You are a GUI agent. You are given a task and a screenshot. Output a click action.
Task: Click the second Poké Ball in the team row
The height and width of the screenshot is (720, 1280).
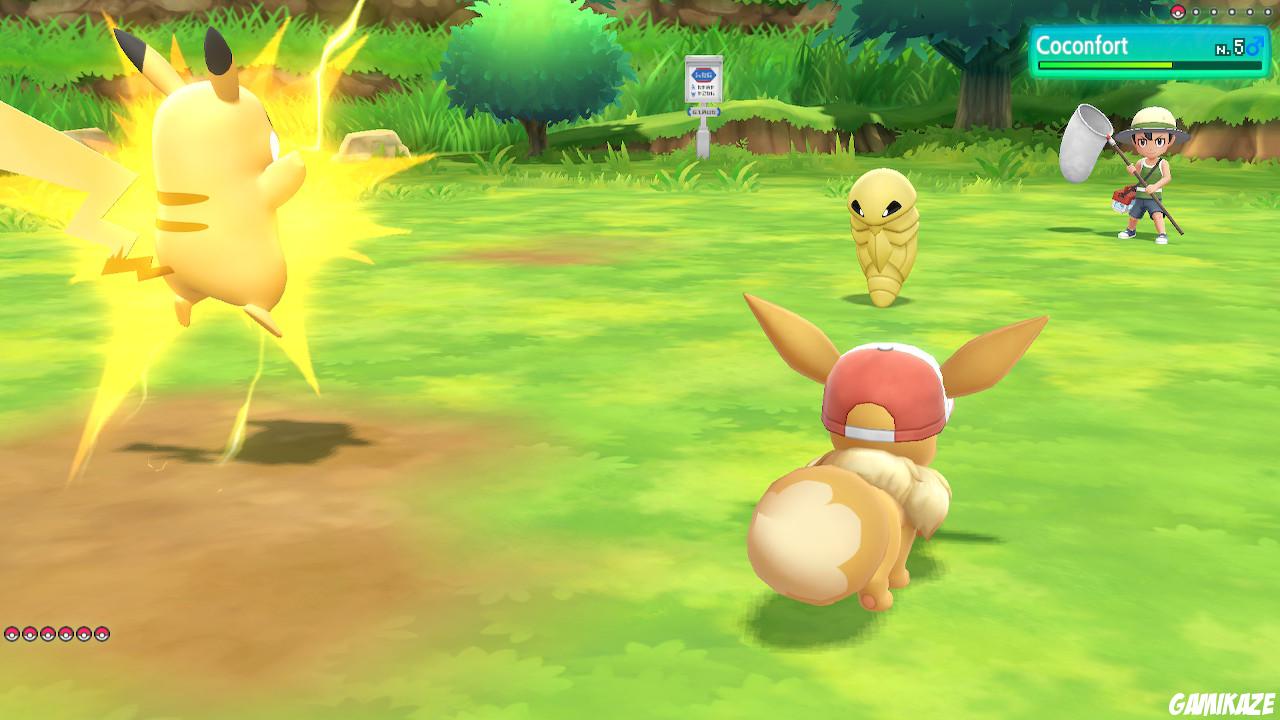30,634
